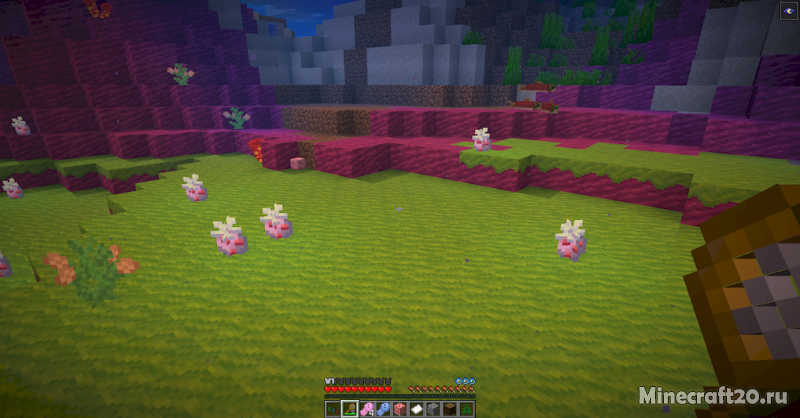Choose the red speckled block slot
Screen dimensions: 800x418
pos(399,409)
